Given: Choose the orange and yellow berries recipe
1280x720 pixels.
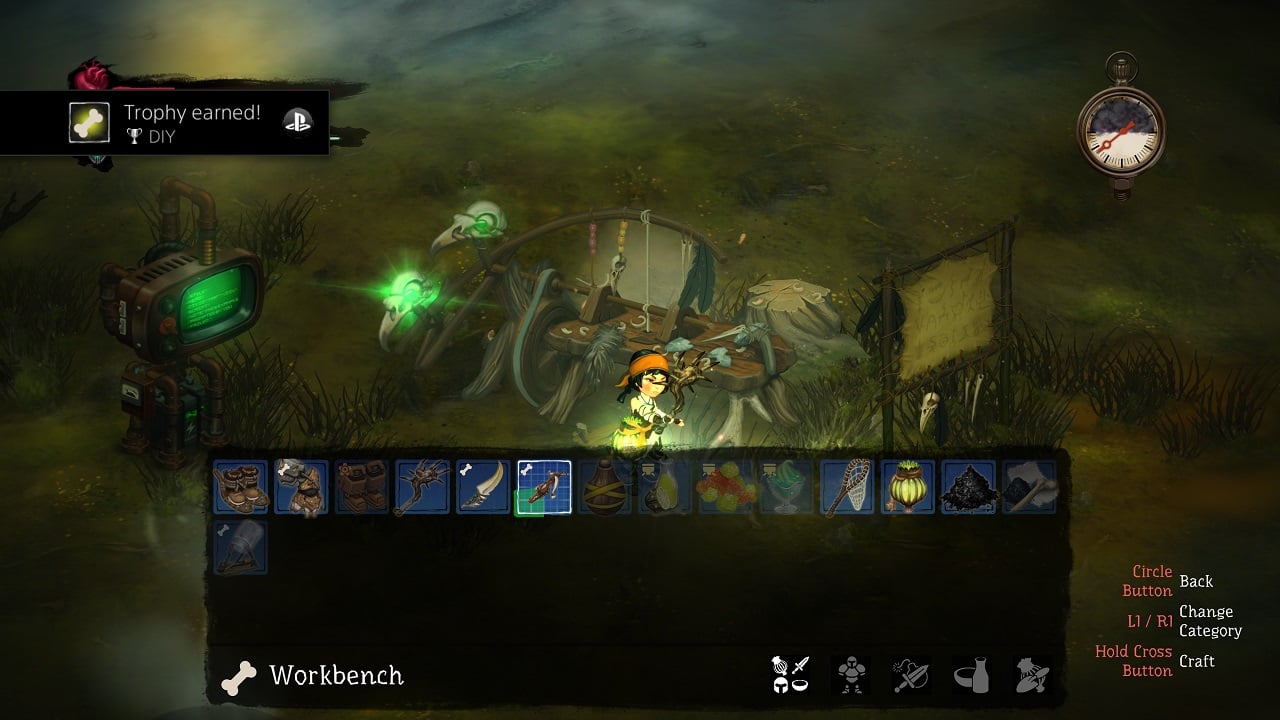Looking at the screenshot, I should (726, 487).
